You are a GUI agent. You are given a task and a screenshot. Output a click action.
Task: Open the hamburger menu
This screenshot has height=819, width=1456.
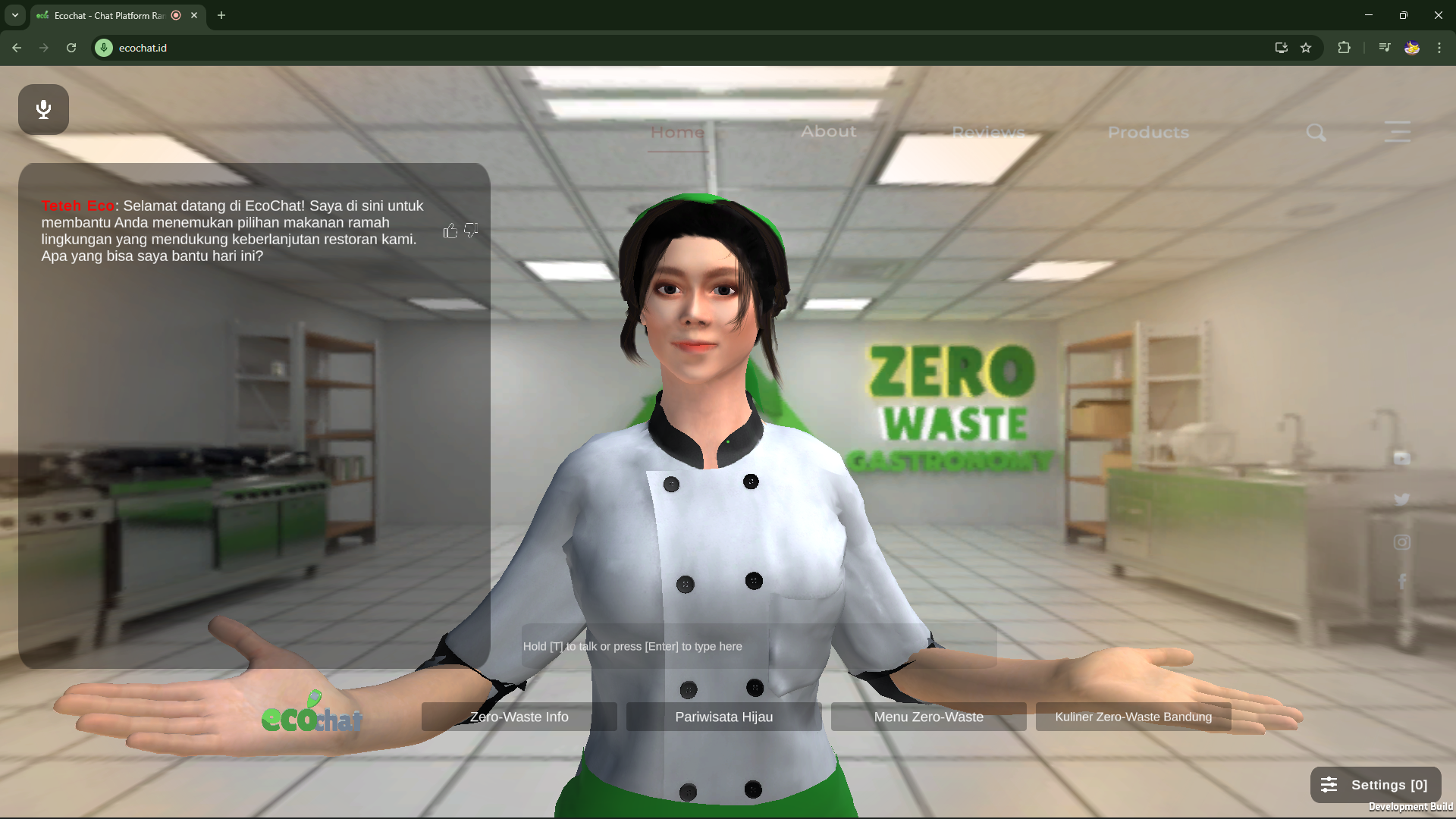pos(1398,132)
